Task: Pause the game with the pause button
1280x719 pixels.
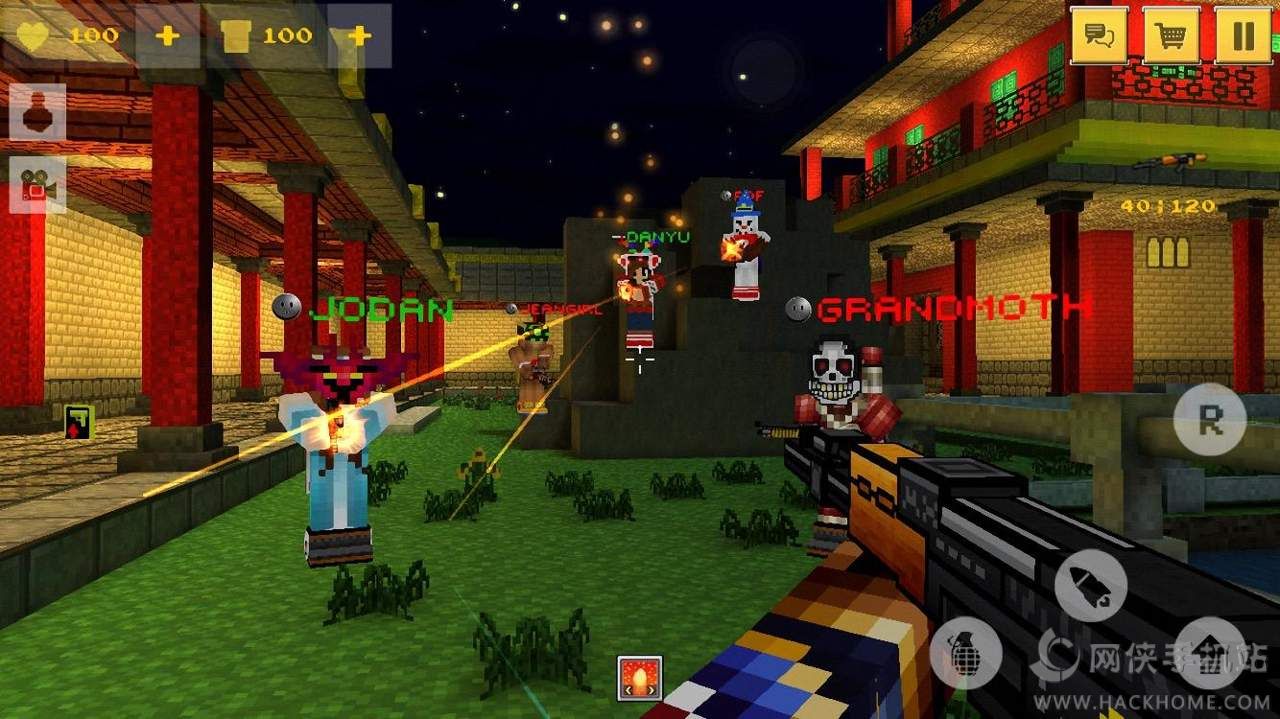Action: pyautogui.click(x=1243, y=36)
